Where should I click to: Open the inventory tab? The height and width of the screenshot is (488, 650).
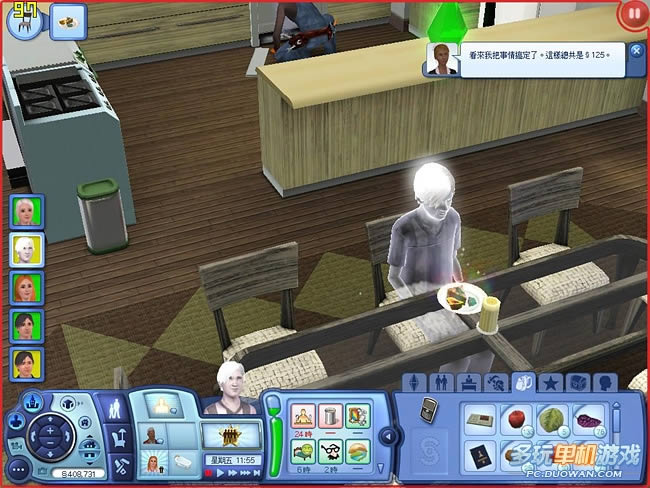tap(523, 382)
